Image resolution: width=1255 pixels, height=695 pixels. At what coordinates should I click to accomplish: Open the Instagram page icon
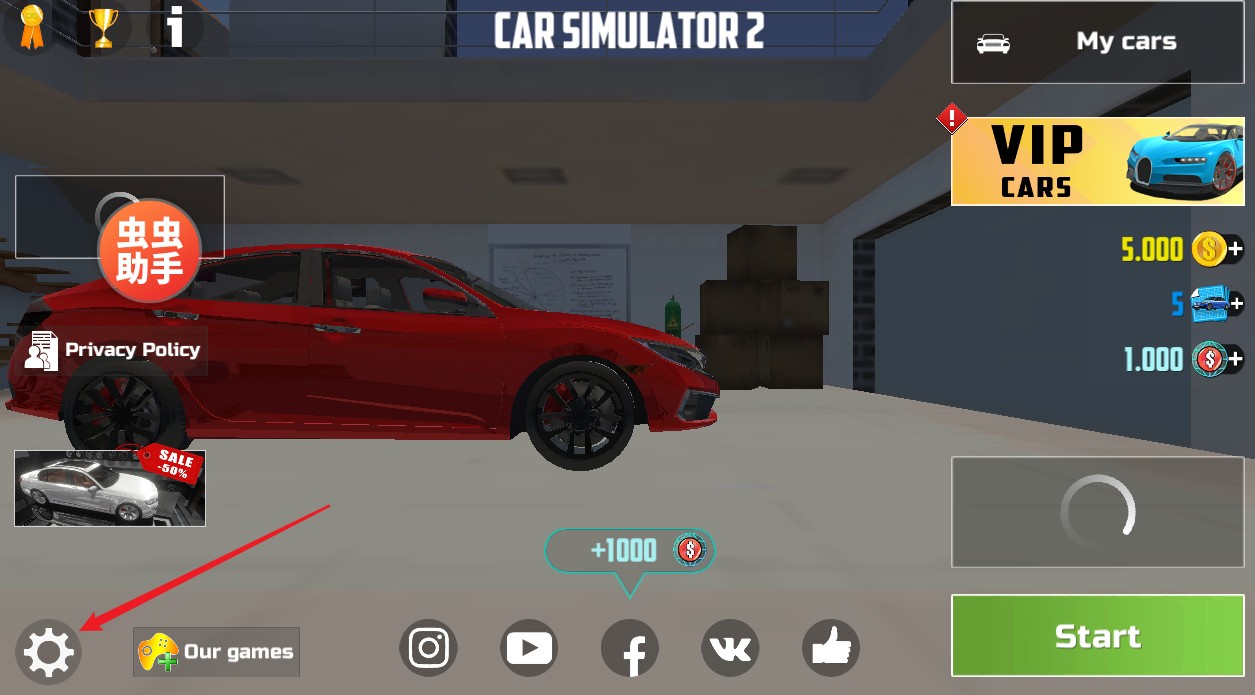coord(429,649)
